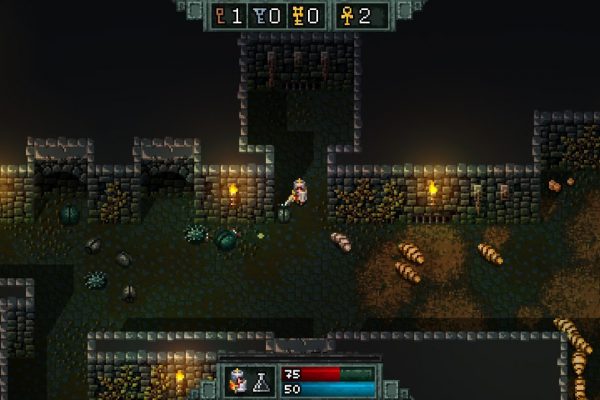Click the golden ankh lives icon
Screen dimensions: 600x400
346,15
